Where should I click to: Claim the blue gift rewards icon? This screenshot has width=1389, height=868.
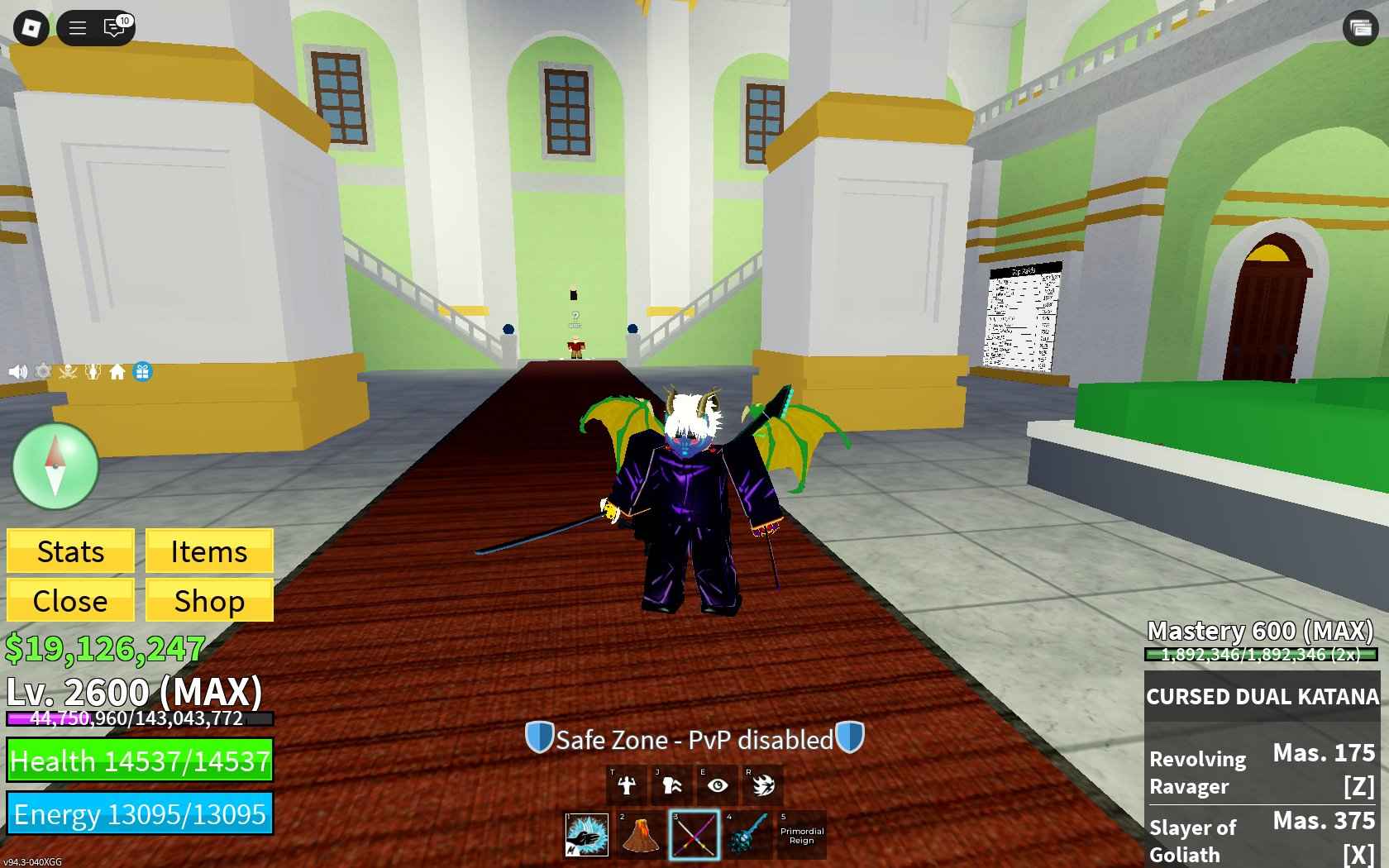[142, 371]
